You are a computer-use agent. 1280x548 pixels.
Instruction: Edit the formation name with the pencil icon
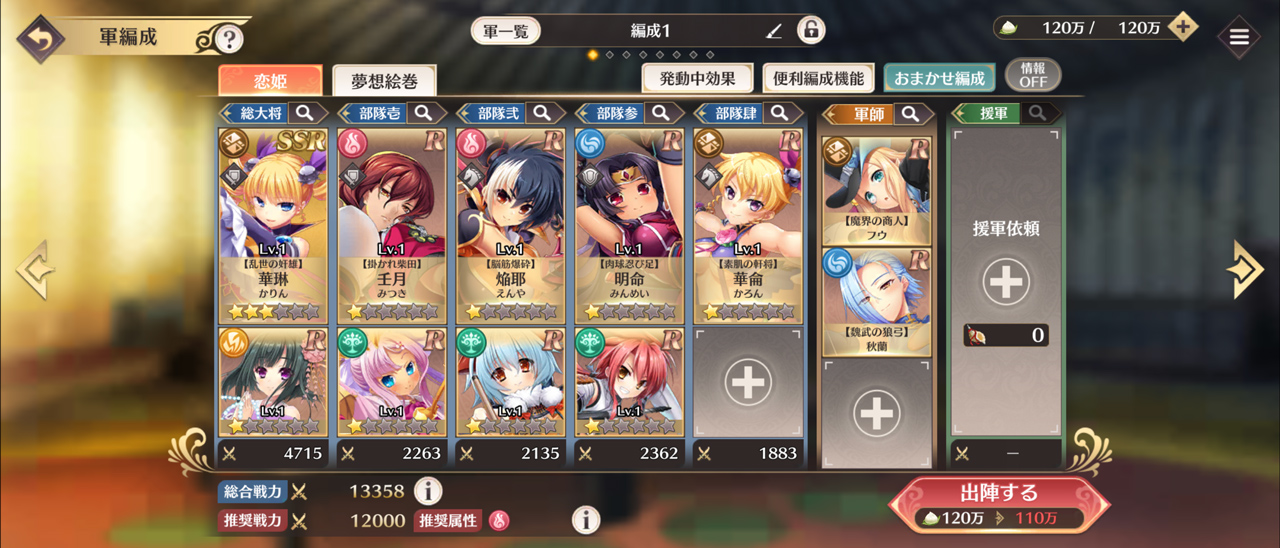pos(773,31)
